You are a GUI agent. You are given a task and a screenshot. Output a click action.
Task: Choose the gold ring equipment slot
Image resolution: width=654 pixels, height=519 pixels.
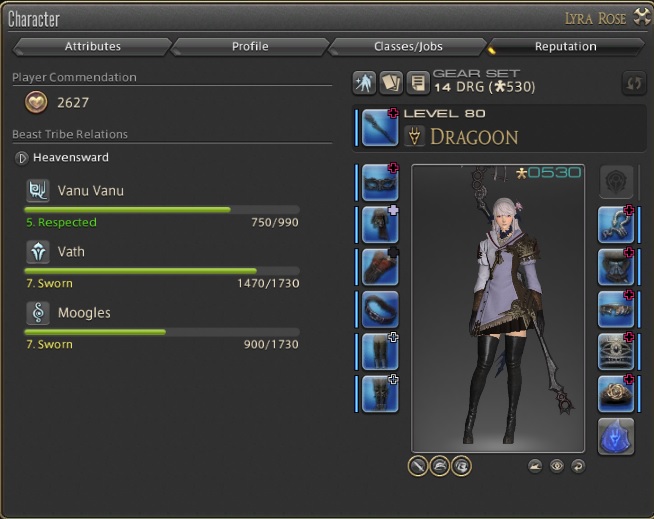click(616, 394)
